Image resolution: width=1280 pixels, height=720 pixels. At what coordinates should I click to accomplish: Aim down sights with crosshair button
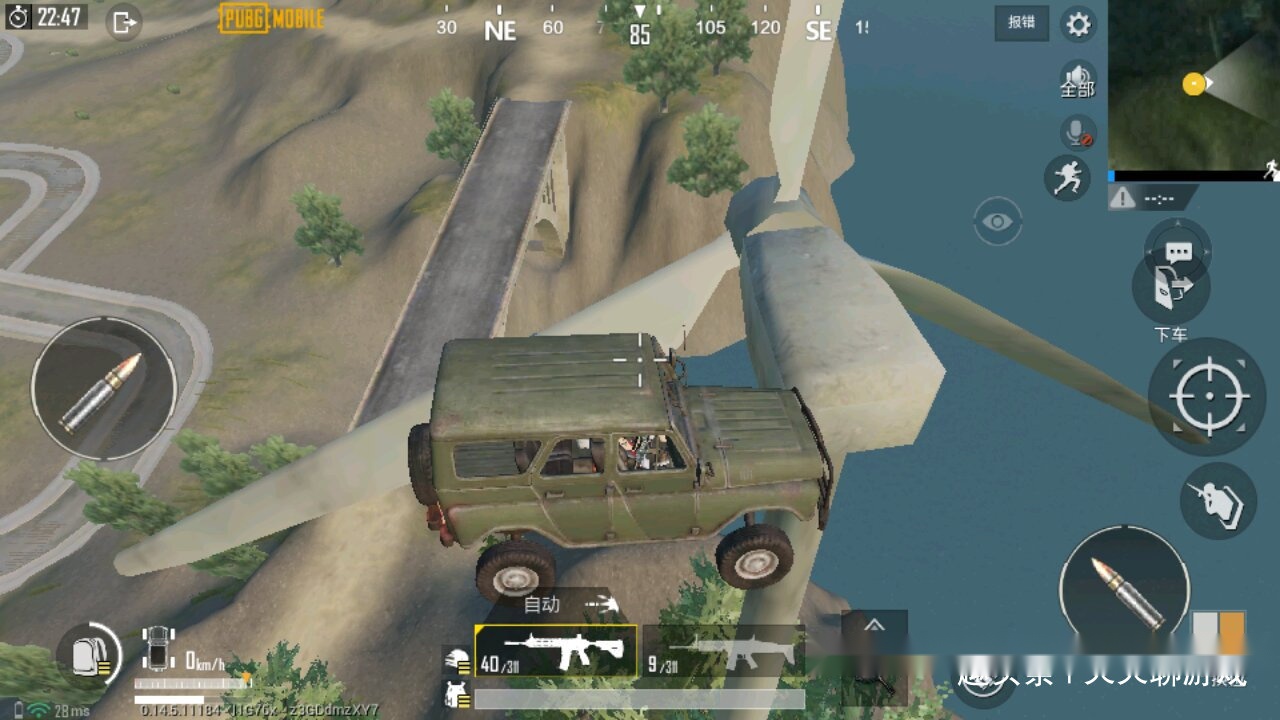point(1208,397)
